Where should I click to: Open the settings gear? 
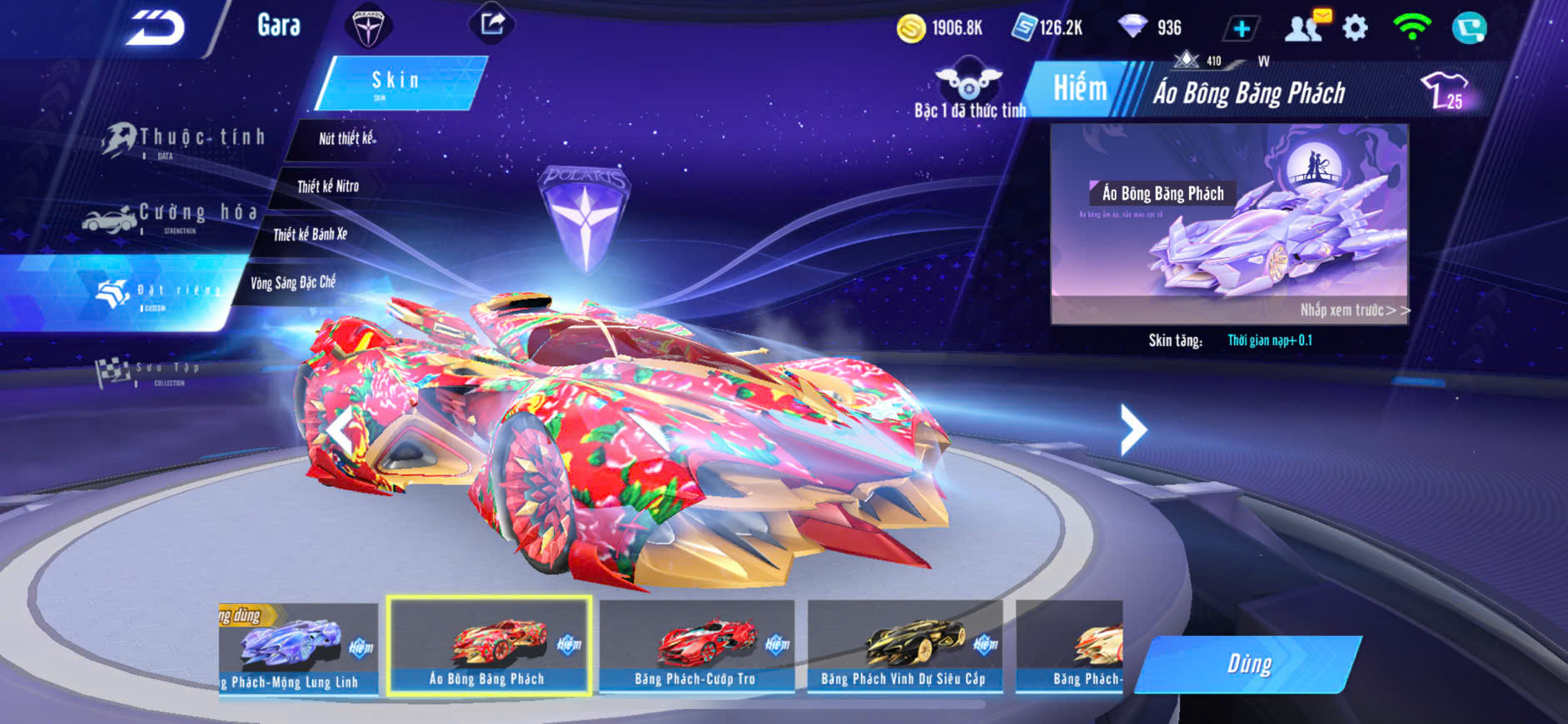point(1356,28)
